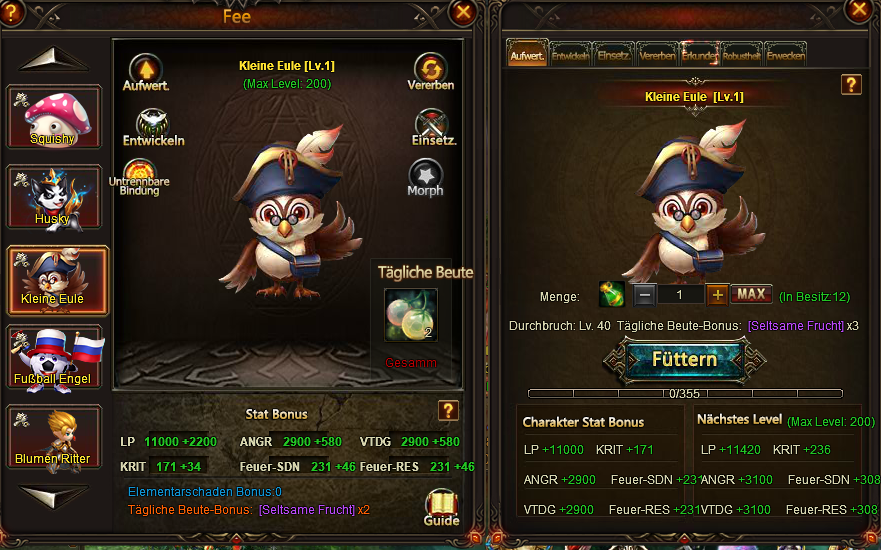Decrease feed amount with the minus button

646,295
